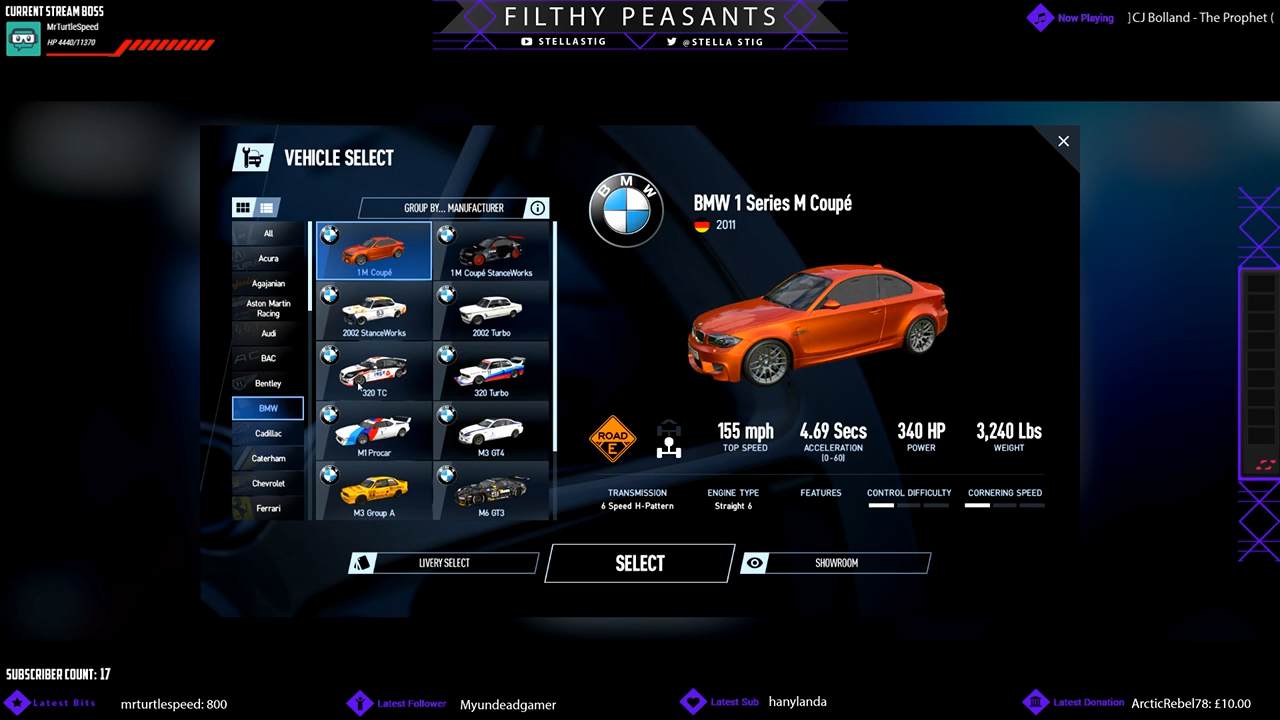The height and width of the screenshot is (720, 1280).
Task: Select Audi in the manufacturer list
Action: pyautogui.click(x=268, y=333)
